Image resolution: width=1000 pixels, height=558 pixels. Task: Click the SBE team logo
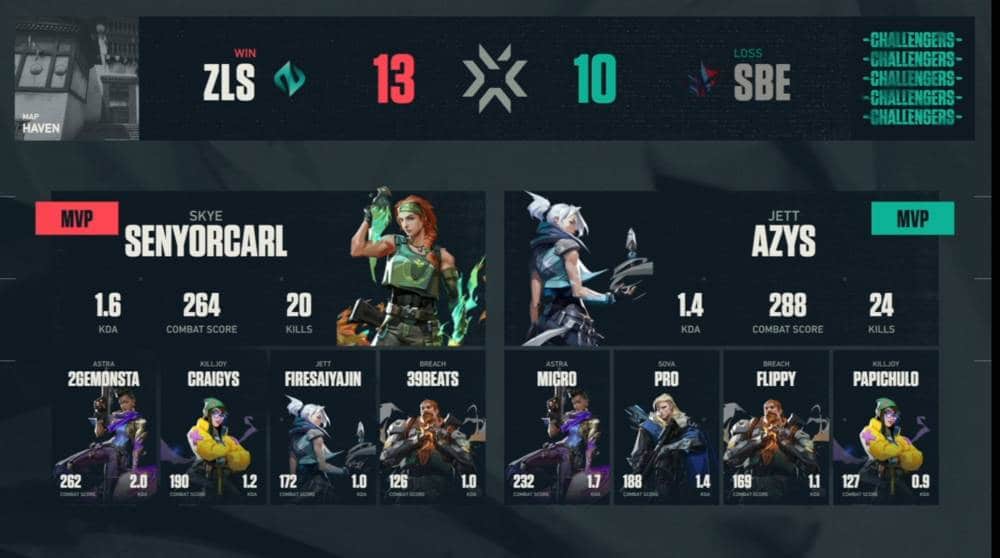tap(703, 80)
